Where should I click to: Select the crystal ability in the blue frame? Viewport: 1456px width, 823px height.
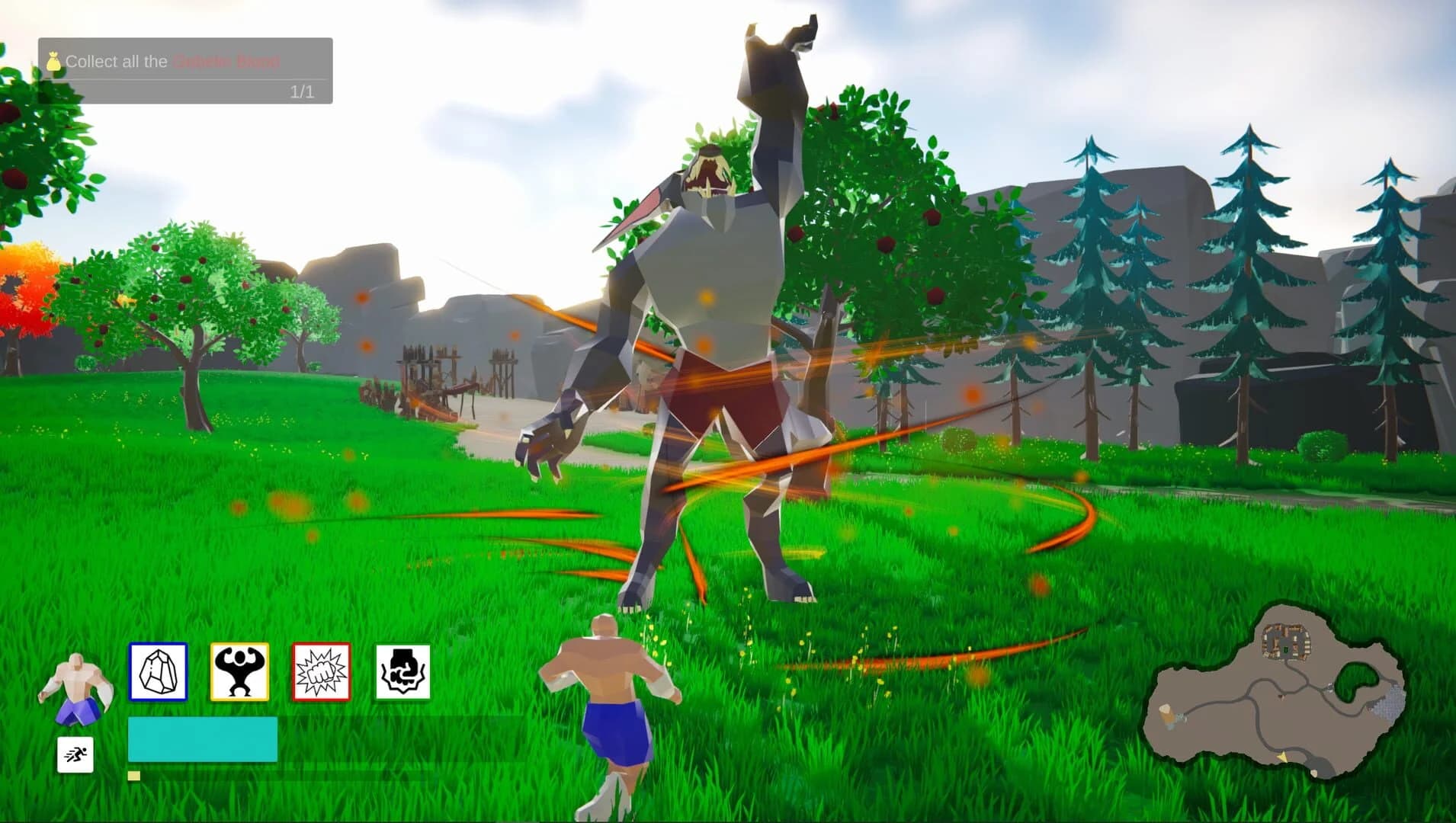tap(159, 671)
